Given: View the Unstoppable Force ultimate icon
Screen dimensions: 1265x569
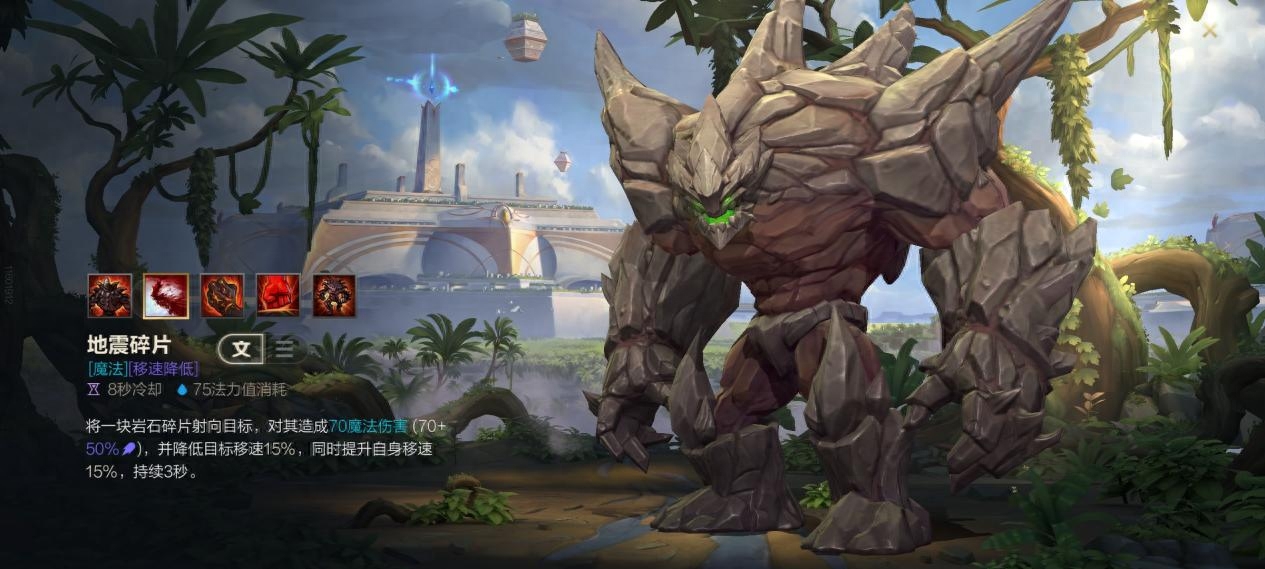Looking at the screenshot, I should point(334,296).
